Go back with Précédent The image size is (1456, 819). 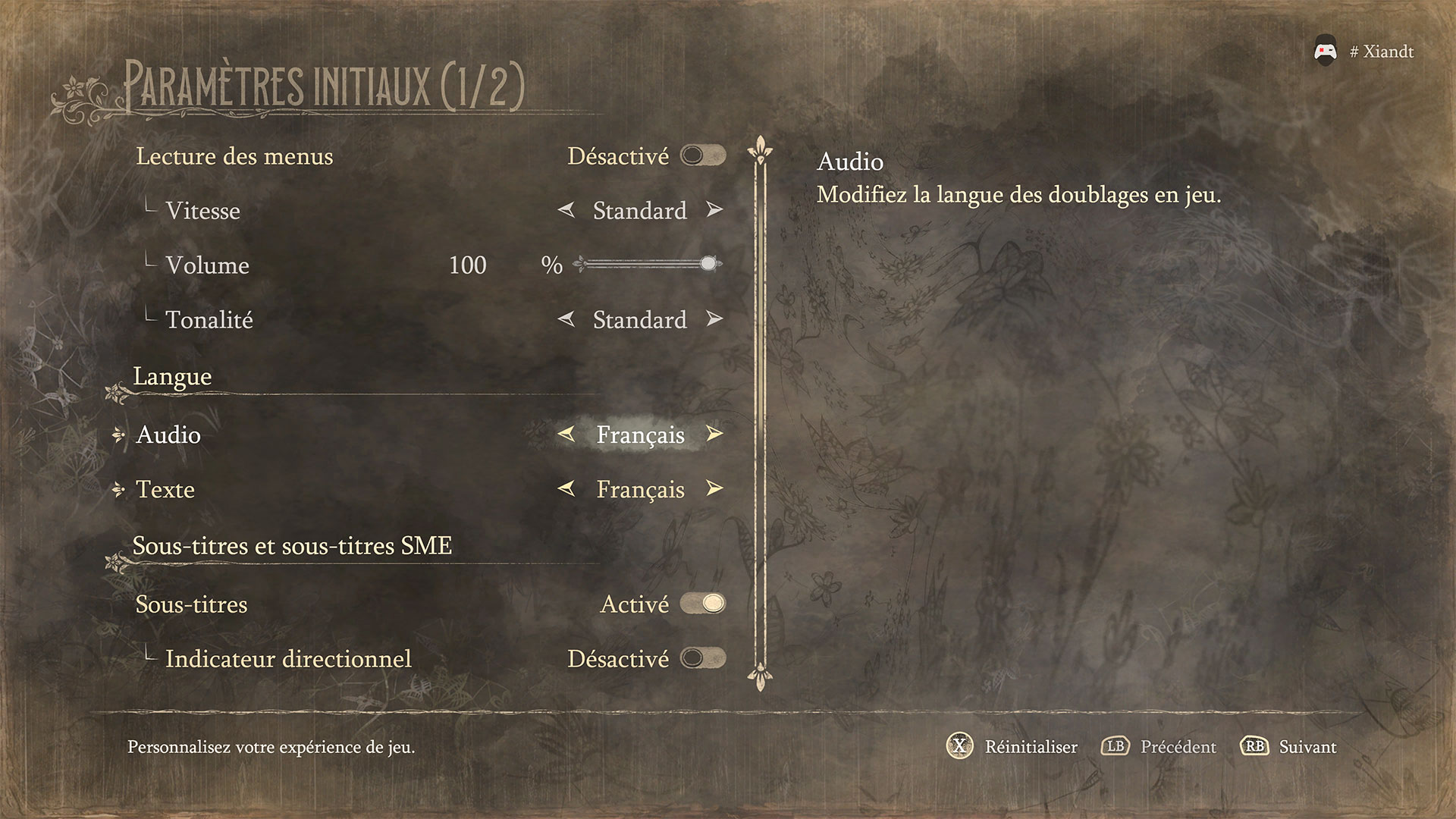click(x=1159, y=747)
